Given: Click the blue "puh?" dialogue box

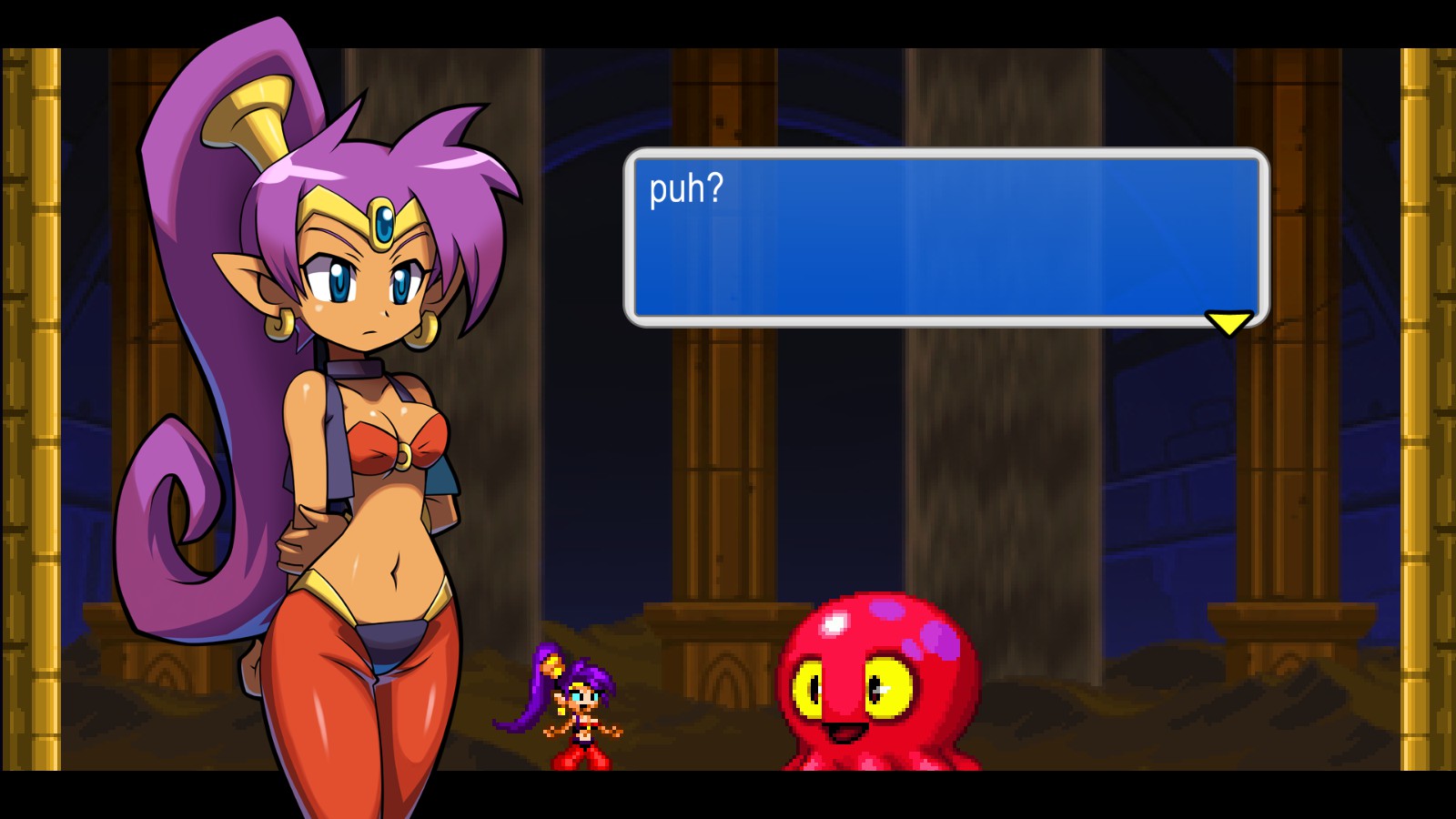Looking at the screenshot, I should 945,237.
